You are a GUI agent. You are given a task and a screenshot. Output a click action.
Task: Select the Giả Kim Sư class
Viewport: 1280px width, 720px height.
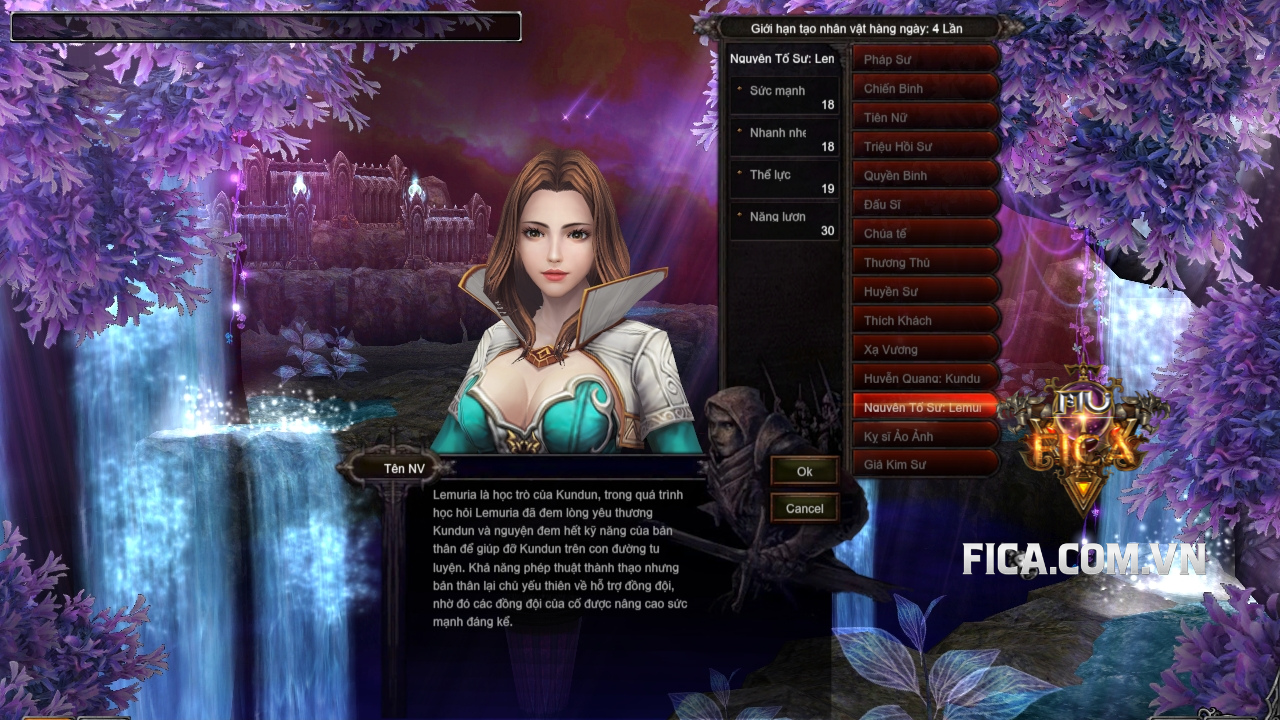point(925,466)
